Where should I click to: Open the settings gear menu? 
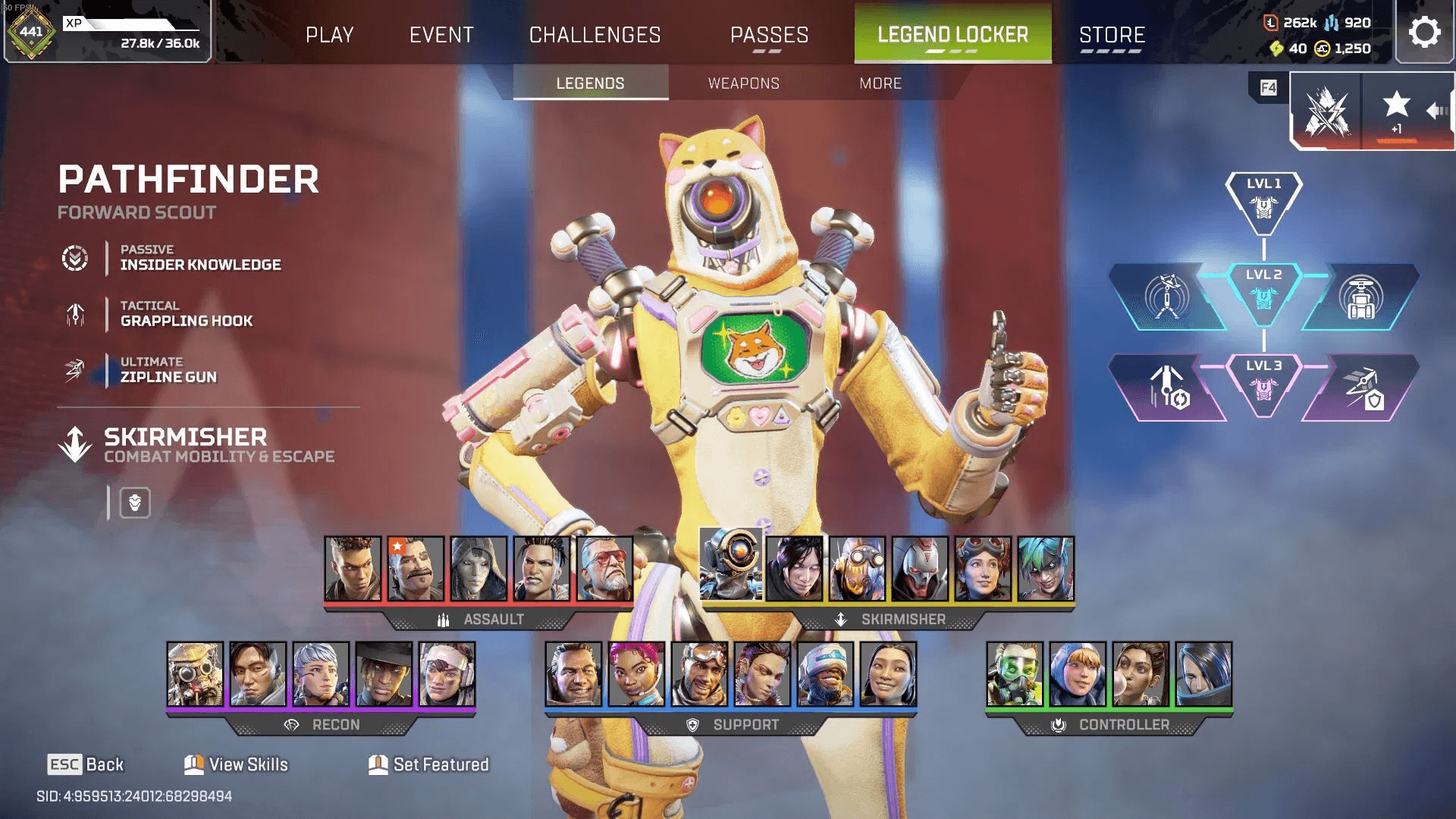(x=1424, y=33)
